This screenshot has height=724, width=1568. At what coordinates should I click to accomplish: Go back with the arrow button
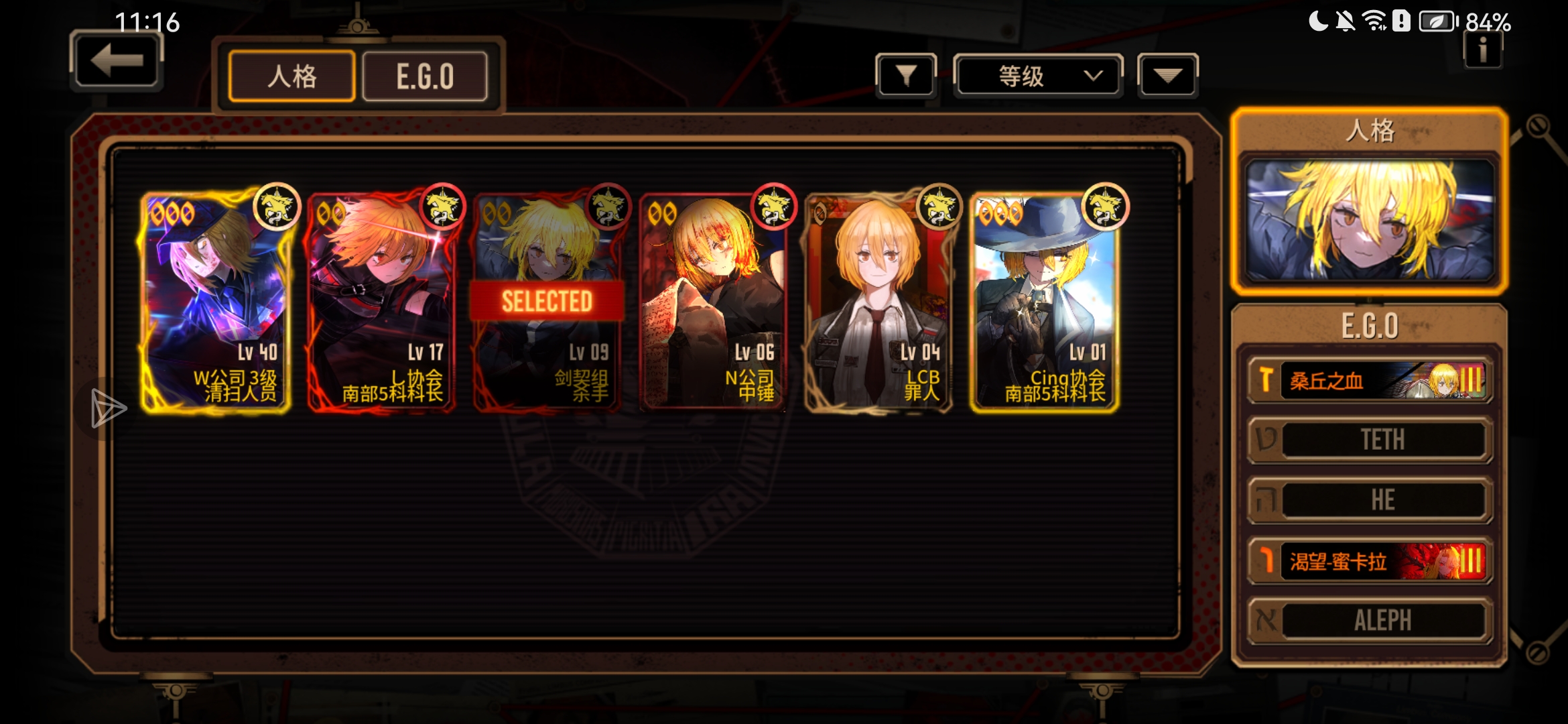(117, 62)
